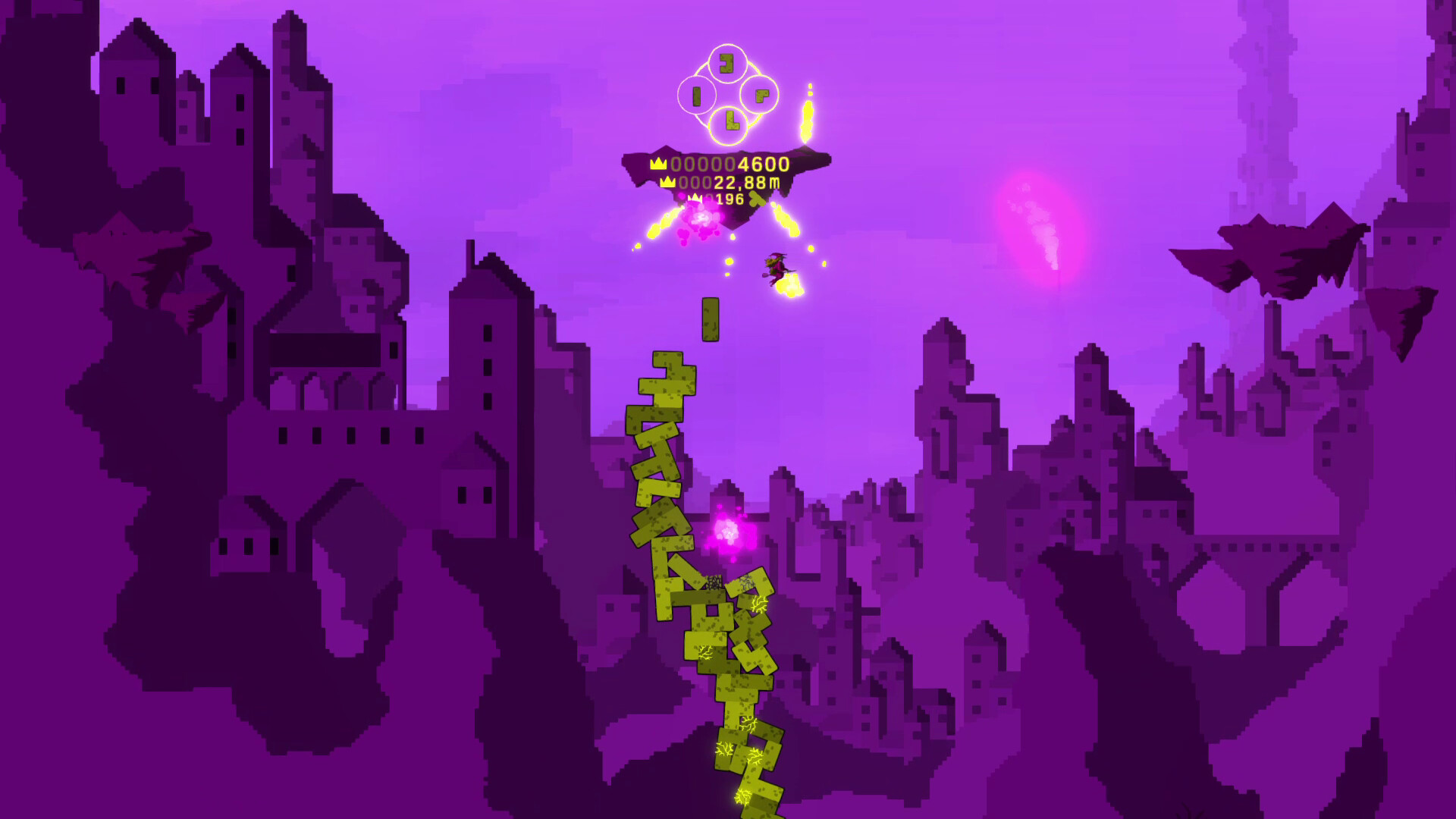Select the L-shaped tetromino piece circle
This screenshot has height=819, width=1456.
(x=729, y=121)
